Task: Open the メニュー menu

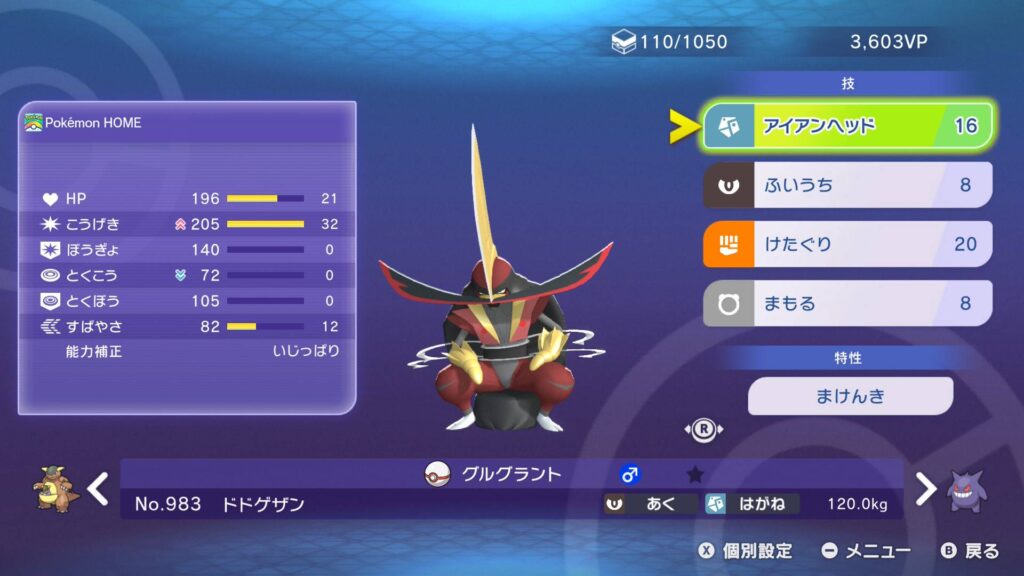Action: pos(866,550)
